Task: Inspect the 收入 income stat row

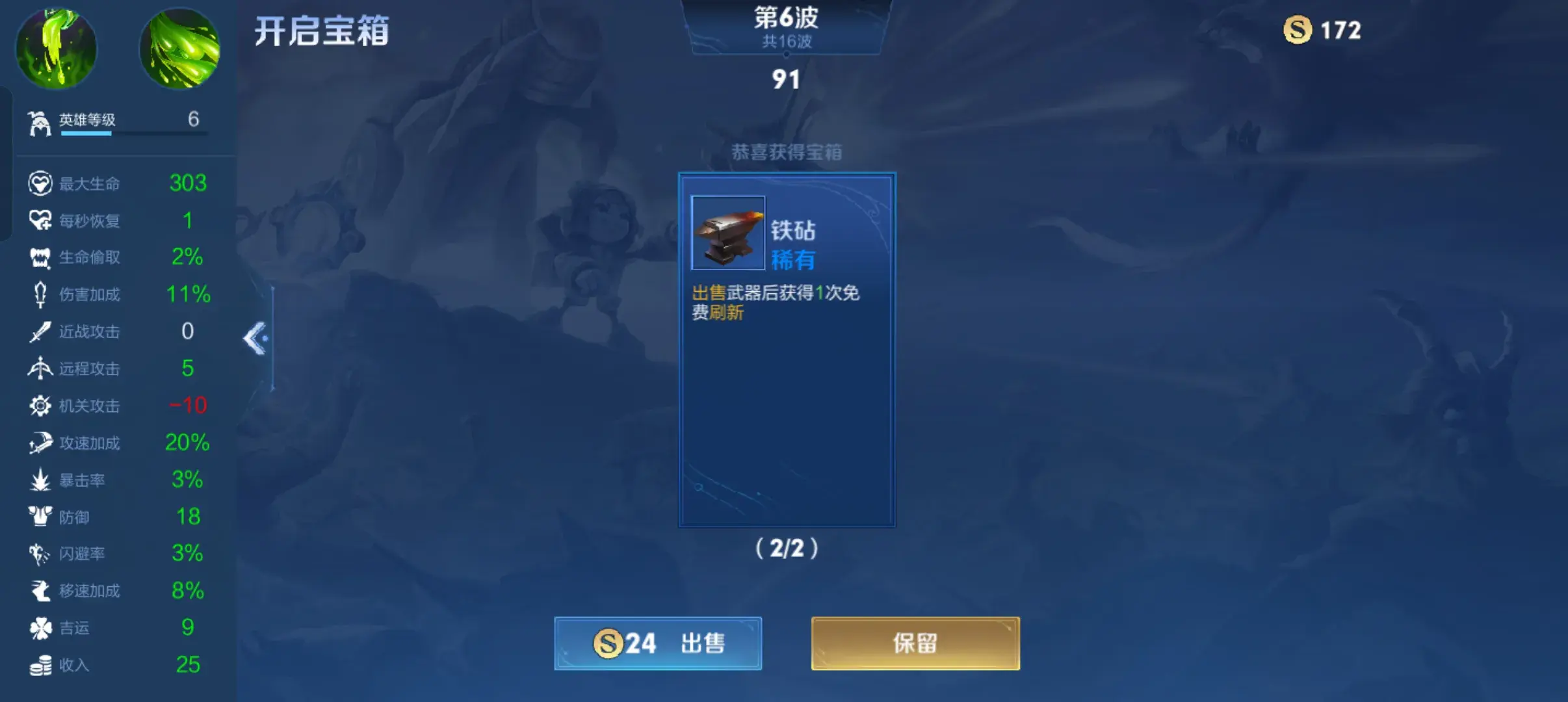Action: tap(117, 665)
